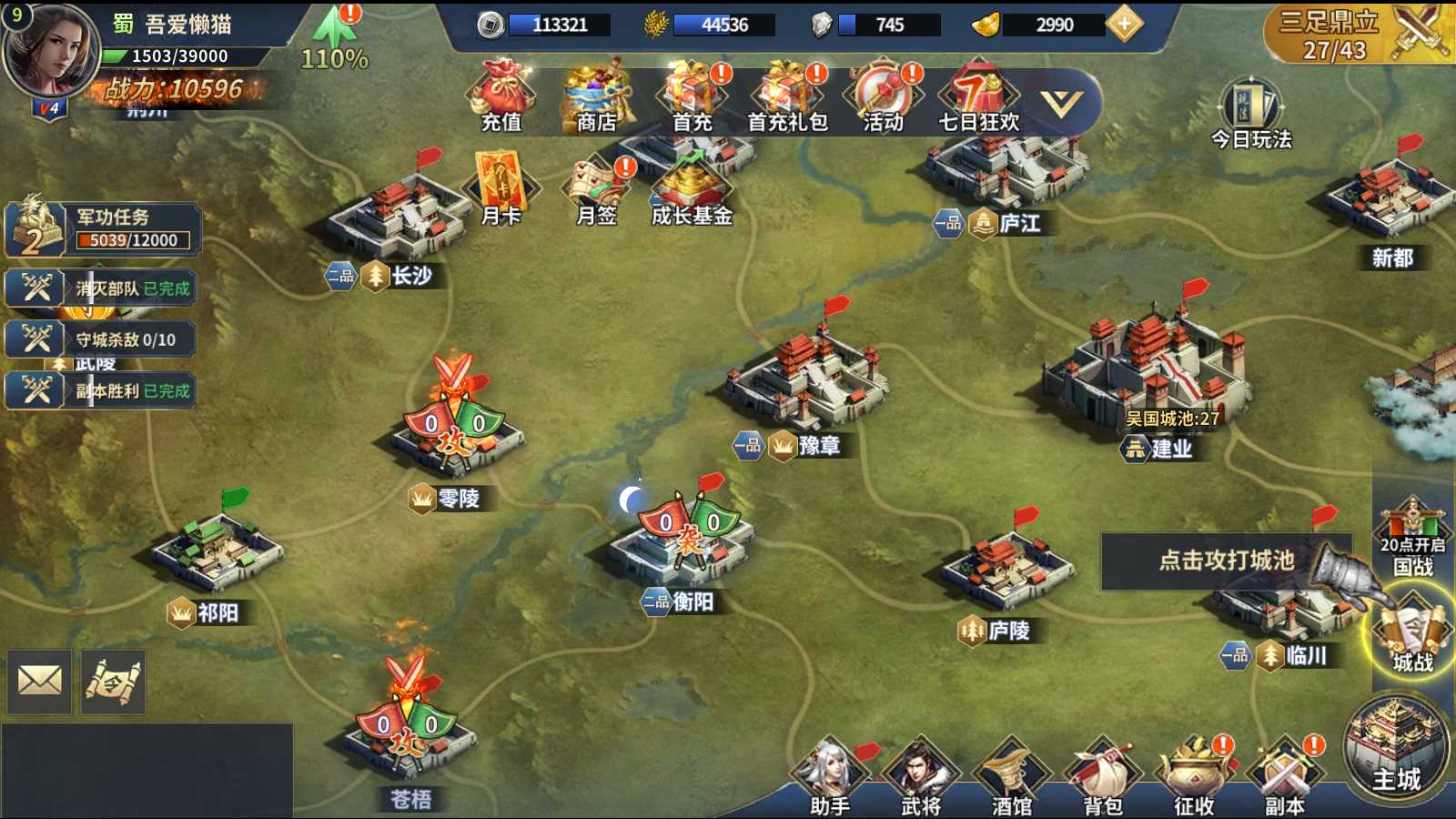Open the 背包 backpack
1456x819 pixels.
click(x=1102, y=778)
